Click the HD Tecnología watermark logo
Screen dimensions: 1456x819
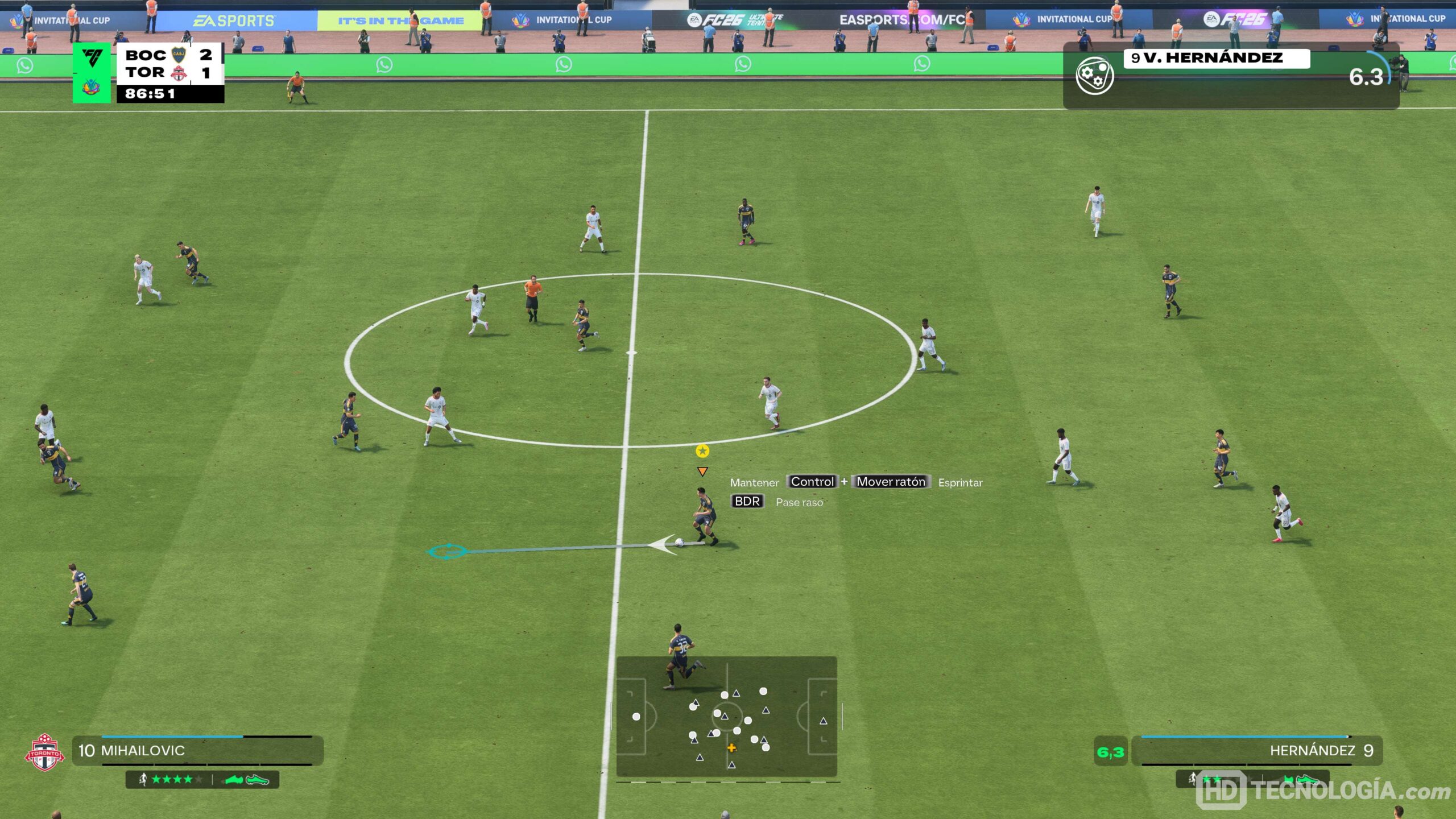1323,791
